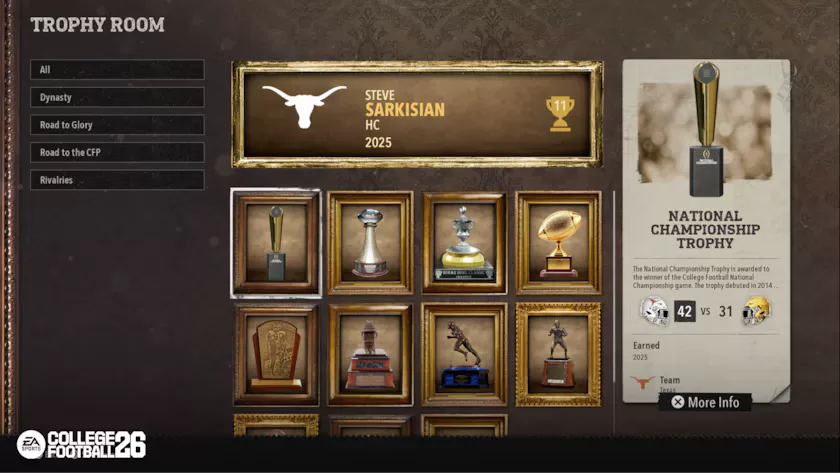Select the All trophies filter
Screen dimensions: 840x473
[117, 70]
